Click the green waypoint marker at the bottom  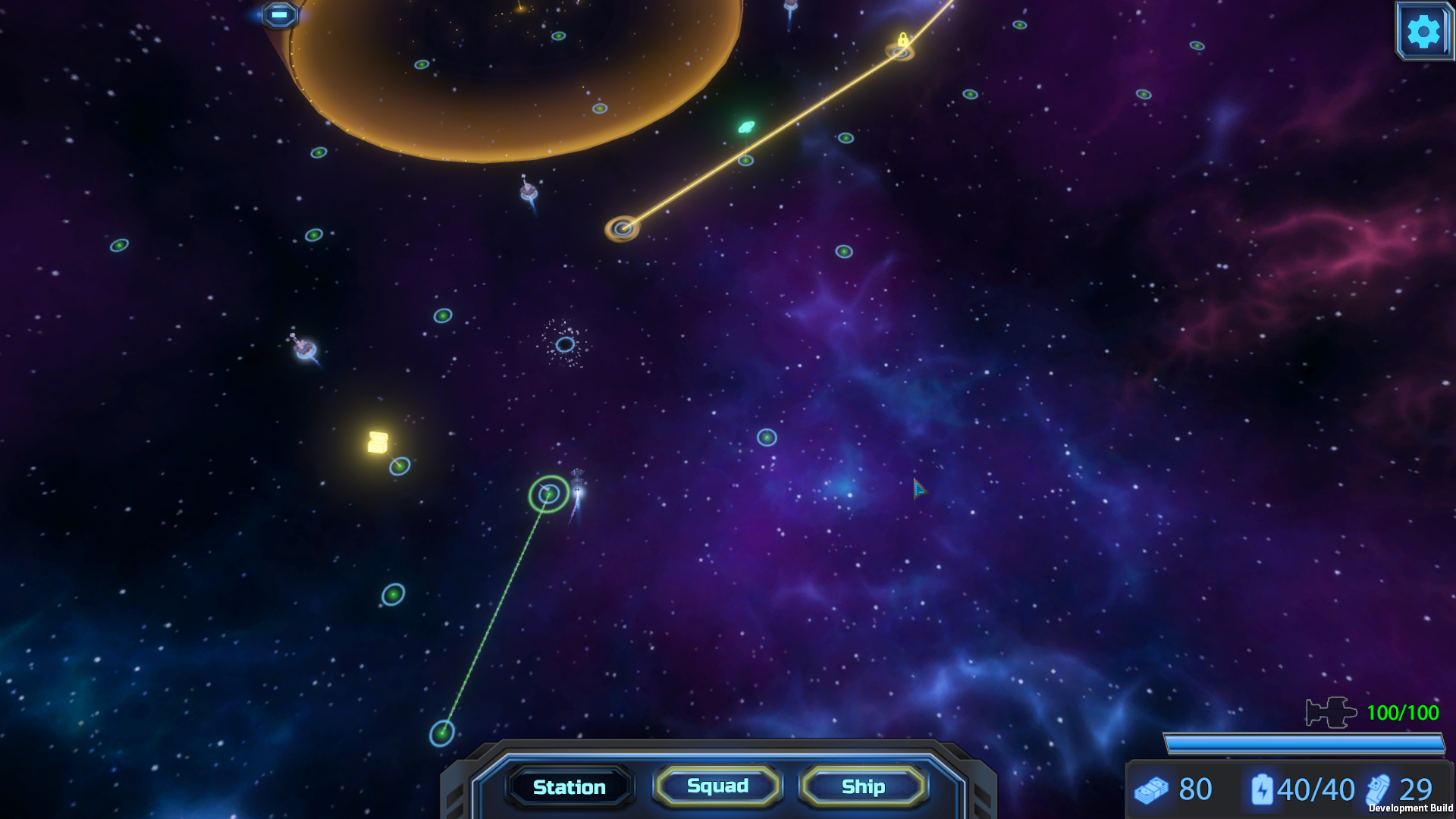click(443, 733)
